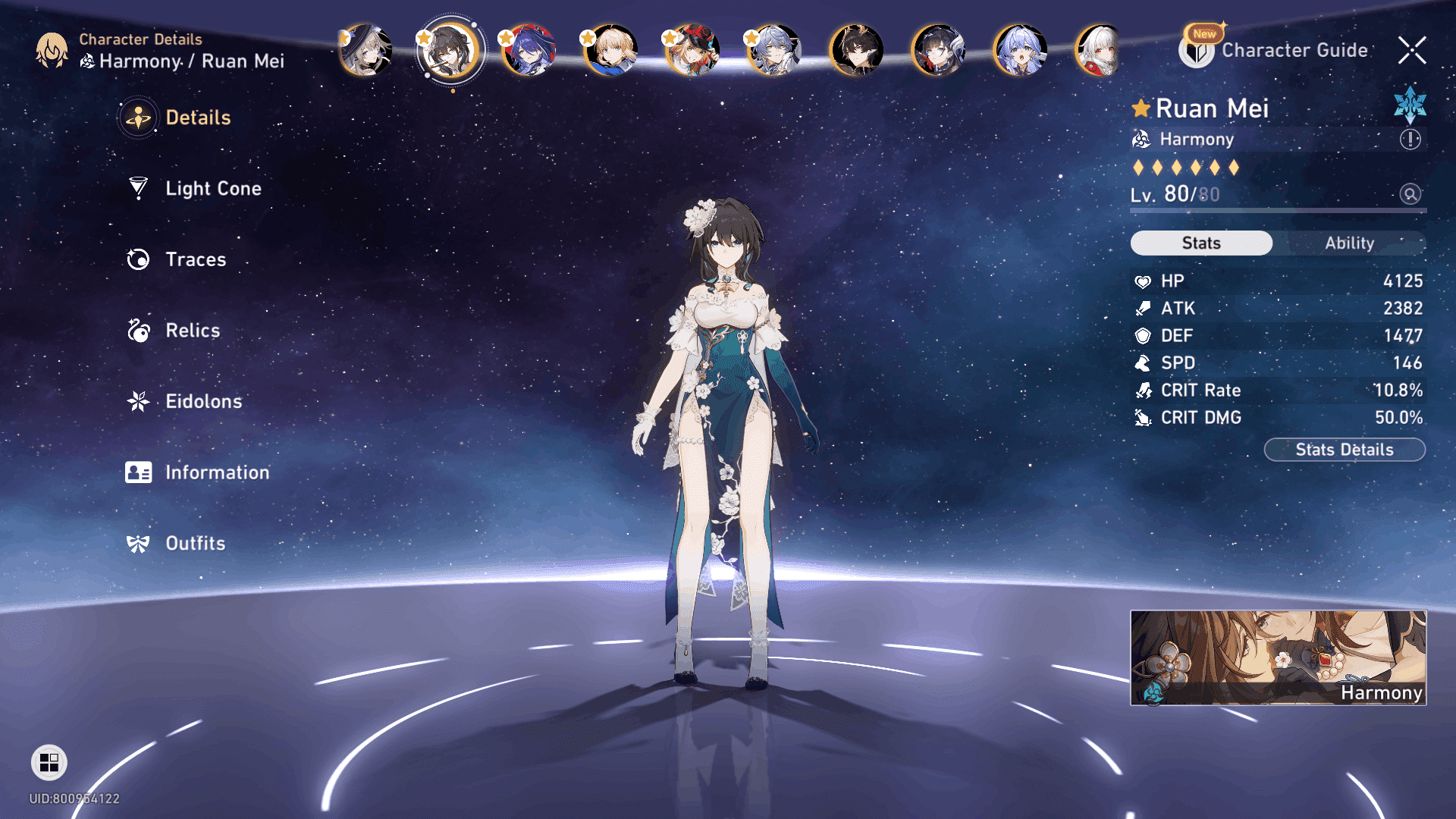
Task: Click the Ice element icon beside Ruan Mei
Action: [1410, 105]
